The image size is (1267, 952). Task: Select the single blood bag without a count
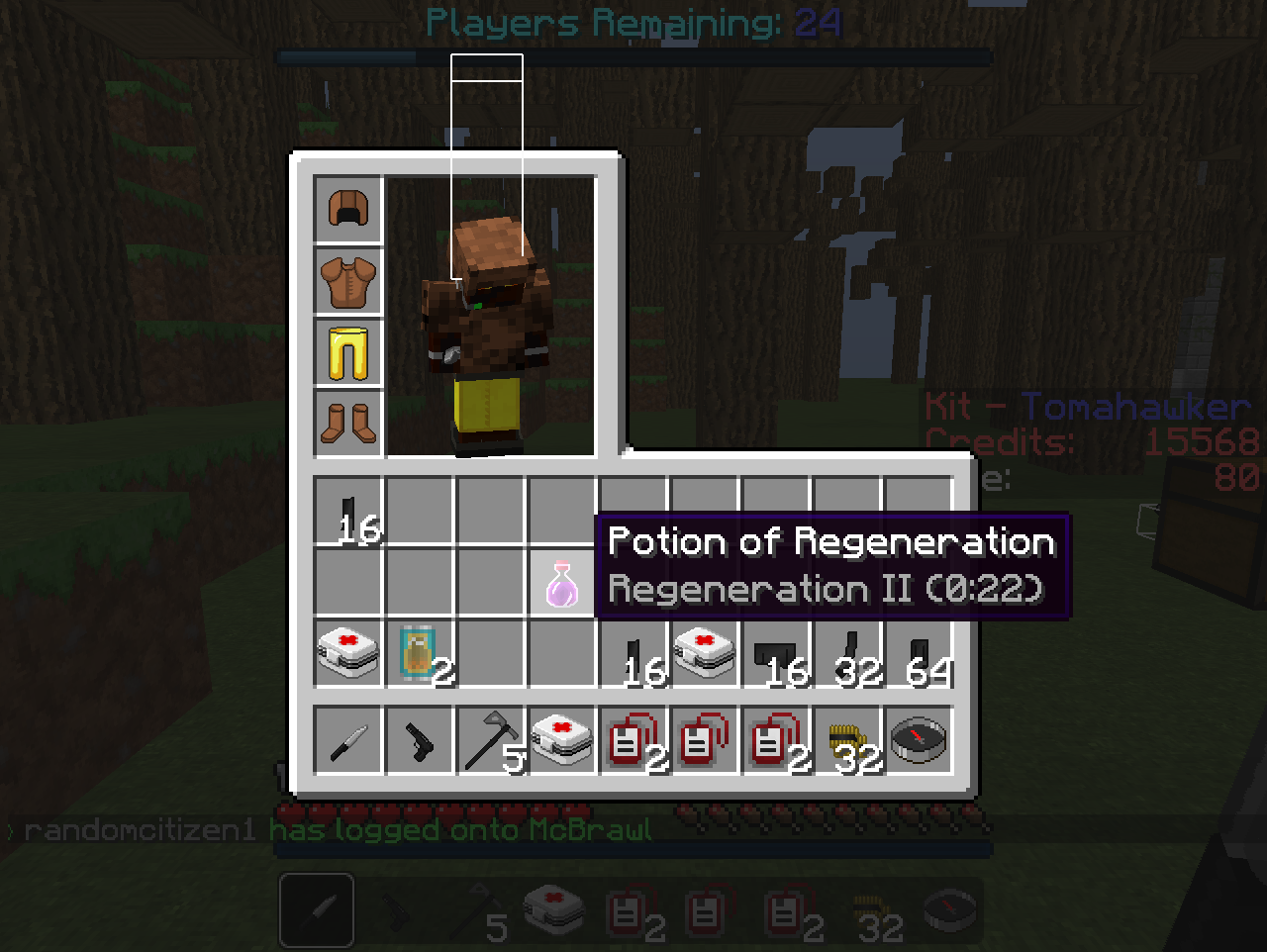point(705,741)
